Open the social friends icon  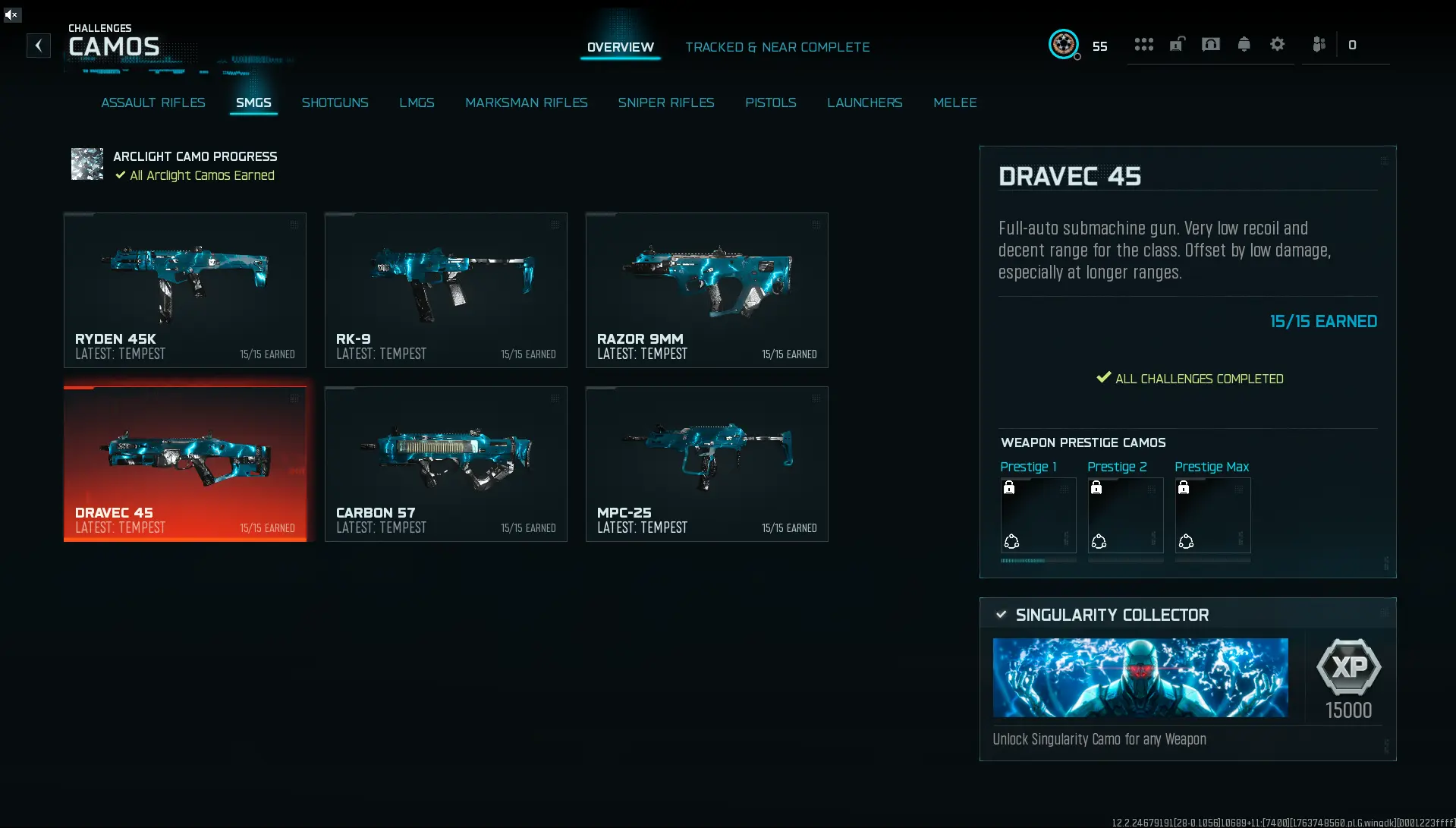pyautogui.click(x=1319, y=45)
